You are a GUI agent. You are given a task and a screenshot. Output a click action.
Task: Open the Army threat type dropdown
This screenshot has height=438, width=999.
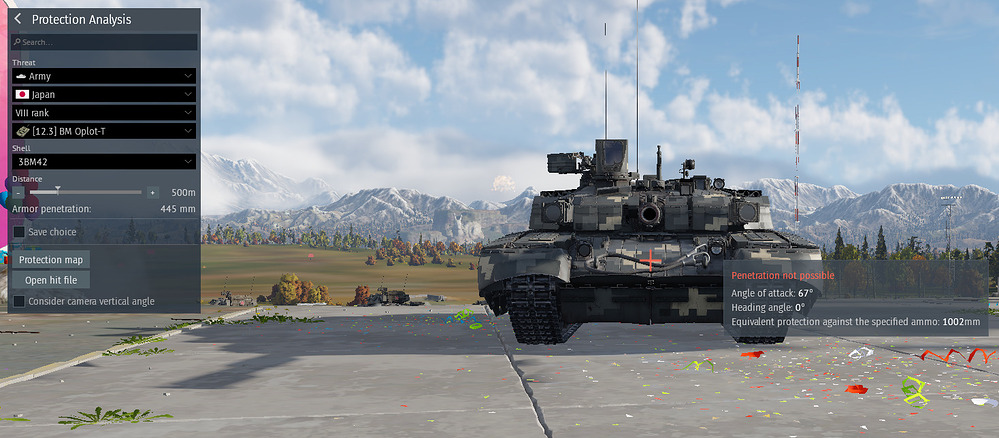coord(104,76)
